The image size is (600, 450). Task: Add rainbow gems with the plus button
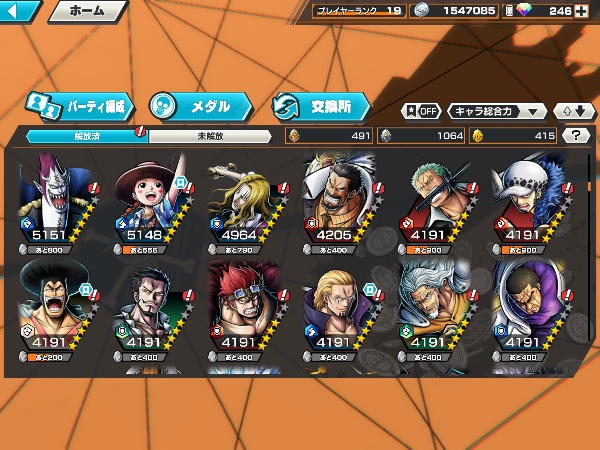click(581, 11)
